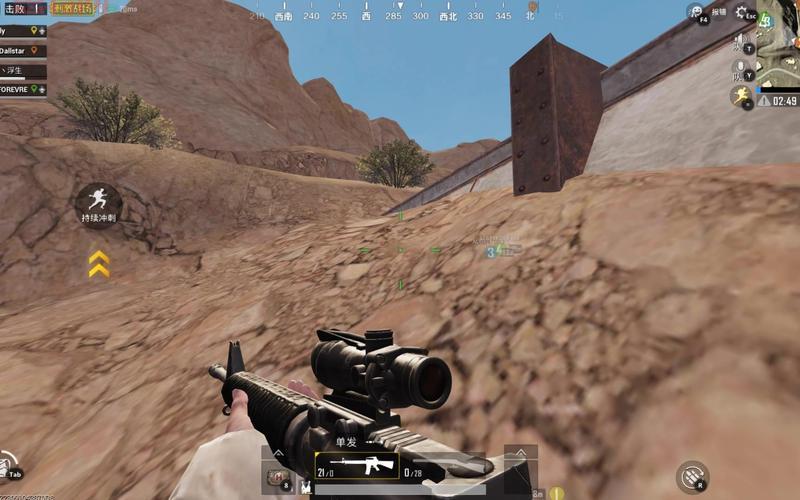Open the healing item slot
This screenshot has height=500, width=800.
click(x=279, y=478)
